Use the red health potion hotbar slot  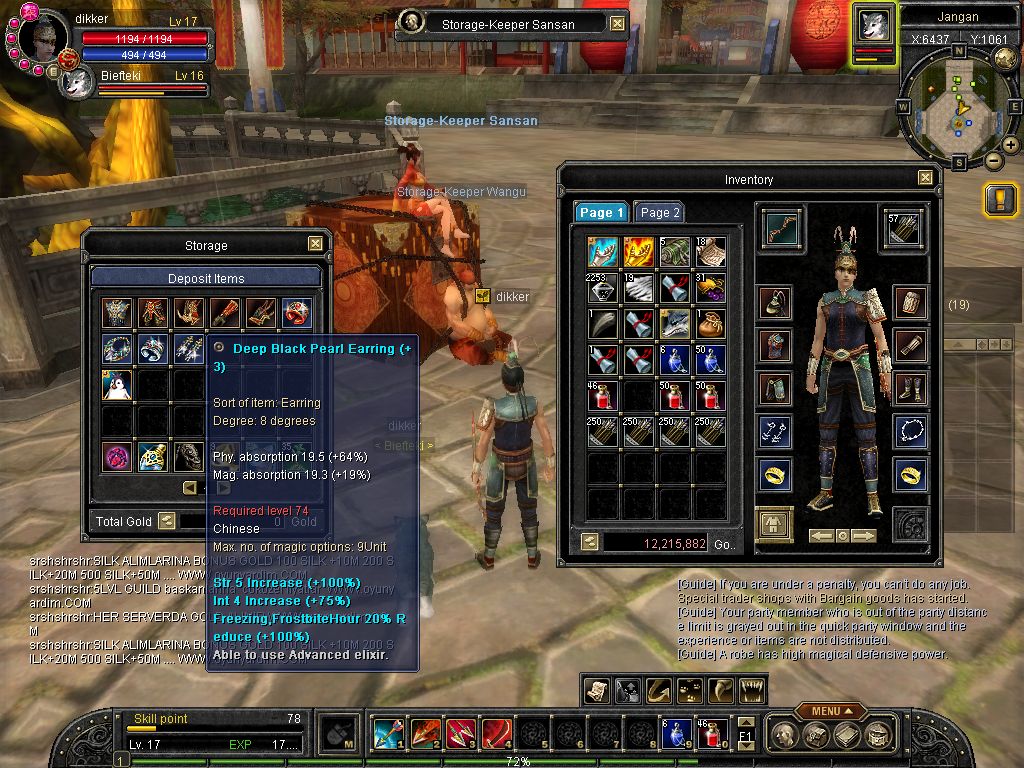[709, 734]
